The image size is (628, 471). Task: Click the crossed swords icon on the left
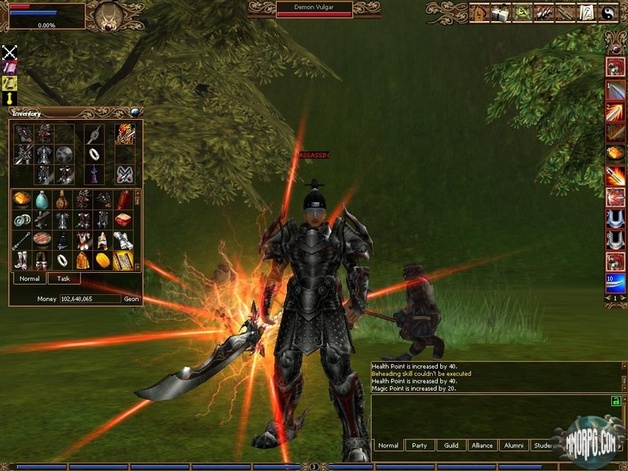point(10,51)
